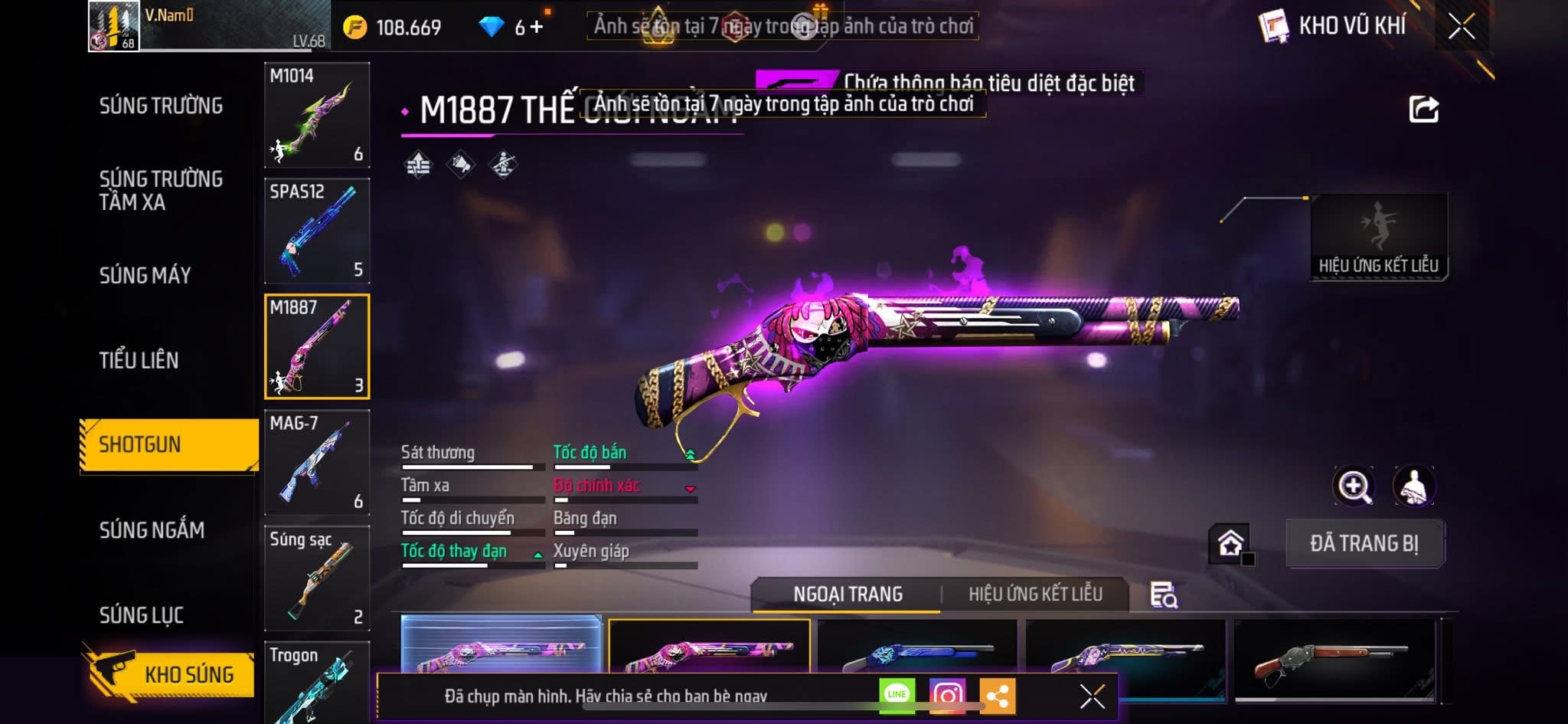Switch to the Súng Máy category

coord(145,275)
